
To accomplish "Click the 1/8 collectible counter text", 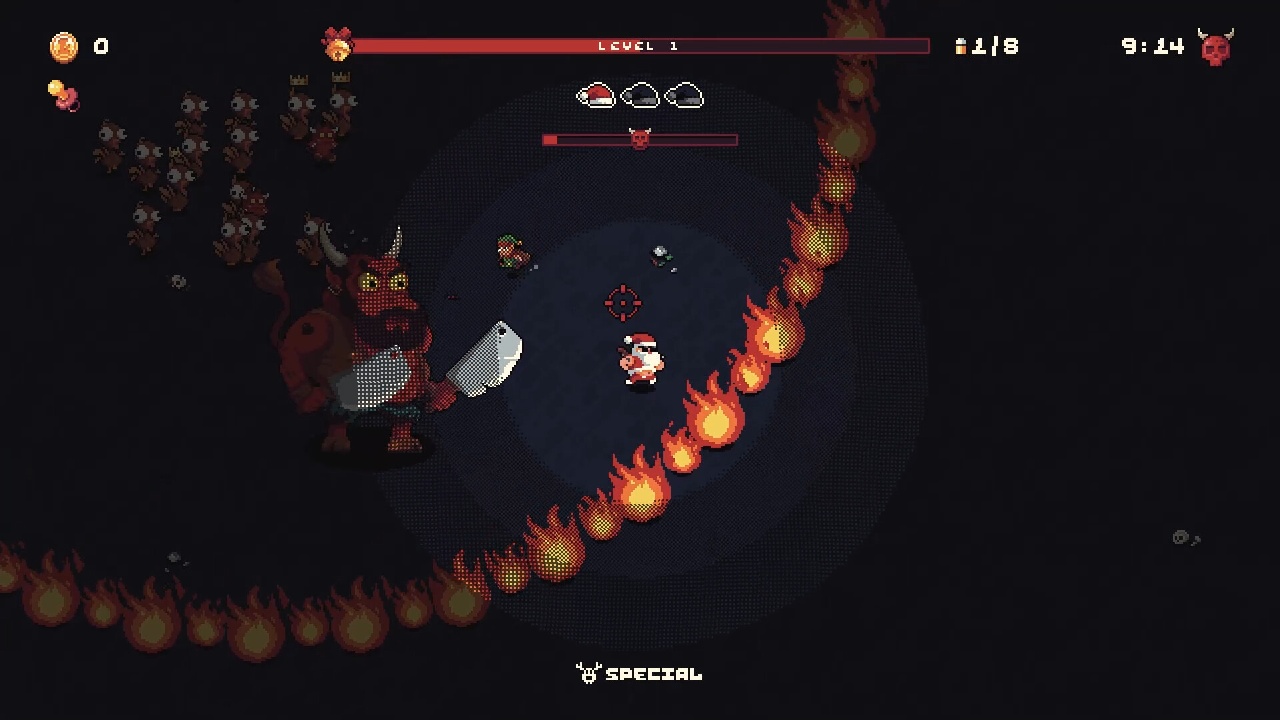I will click(993, 46).
